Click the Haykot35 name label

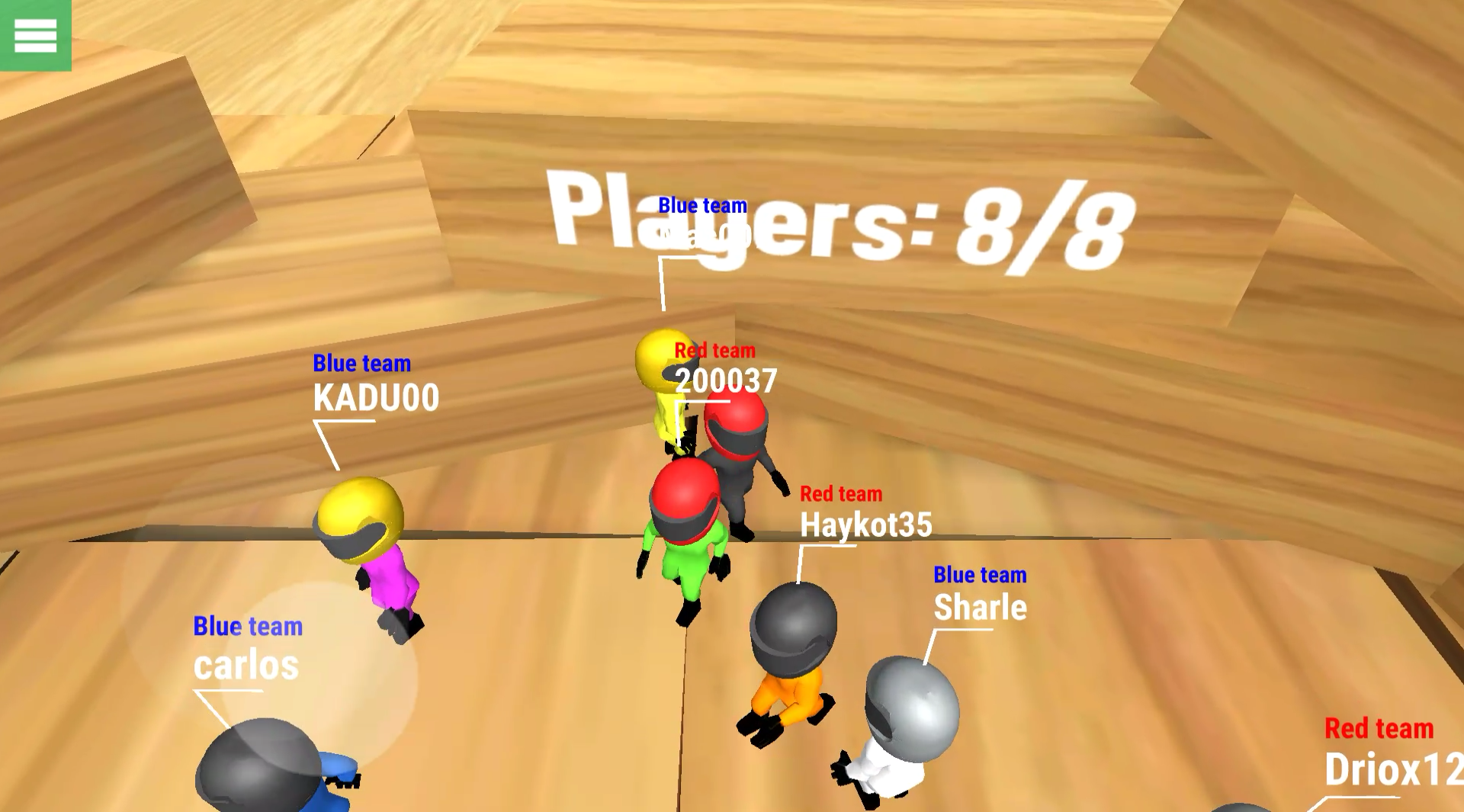click(x=868, y=525)
